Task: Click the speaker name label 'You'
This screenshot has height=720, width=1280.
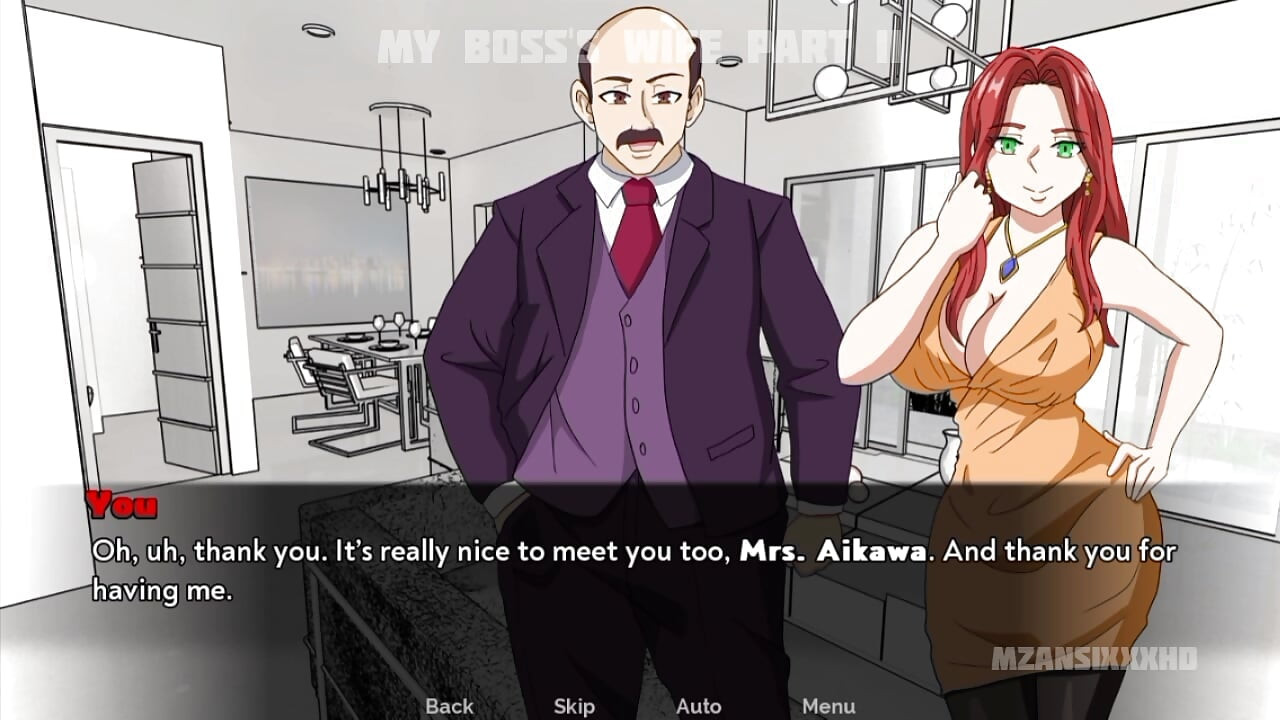Action: click(x=119, y=508)
